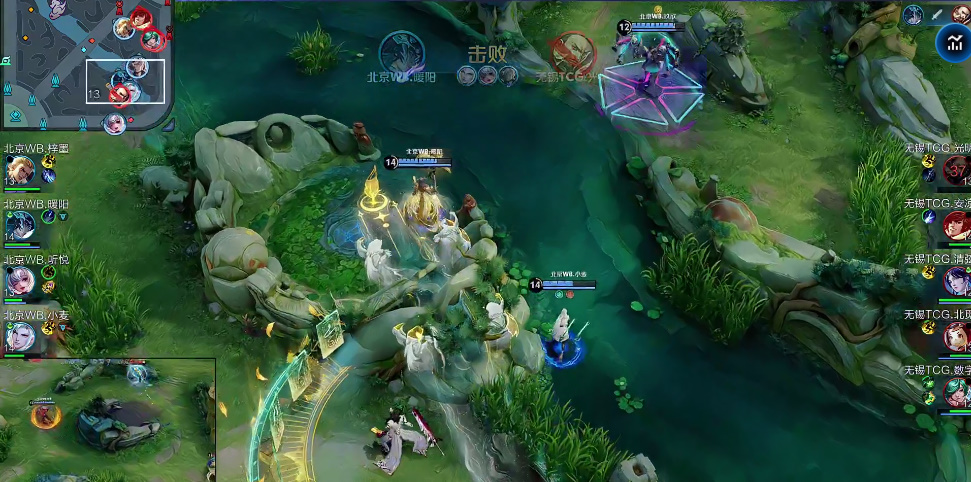The image size is (971, 482).
Task: Select player 北京WB.小麦 portrait
Action: tap(19, 336)
